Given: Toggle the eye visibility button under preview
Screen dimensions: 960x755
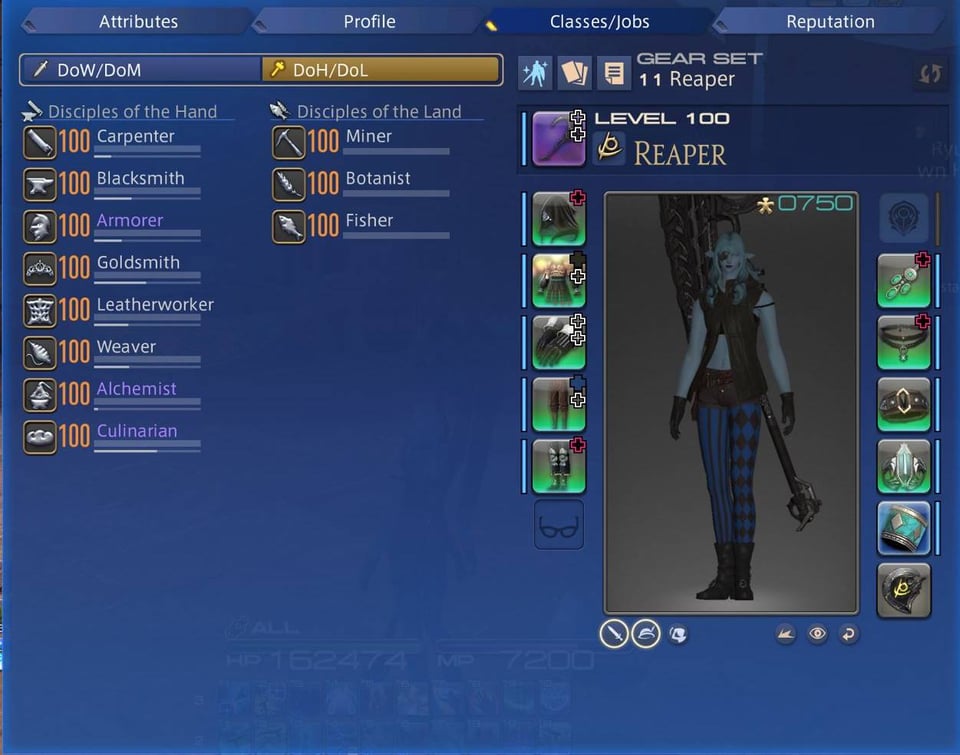Looking at the screenshot, I should click(817, 634).
